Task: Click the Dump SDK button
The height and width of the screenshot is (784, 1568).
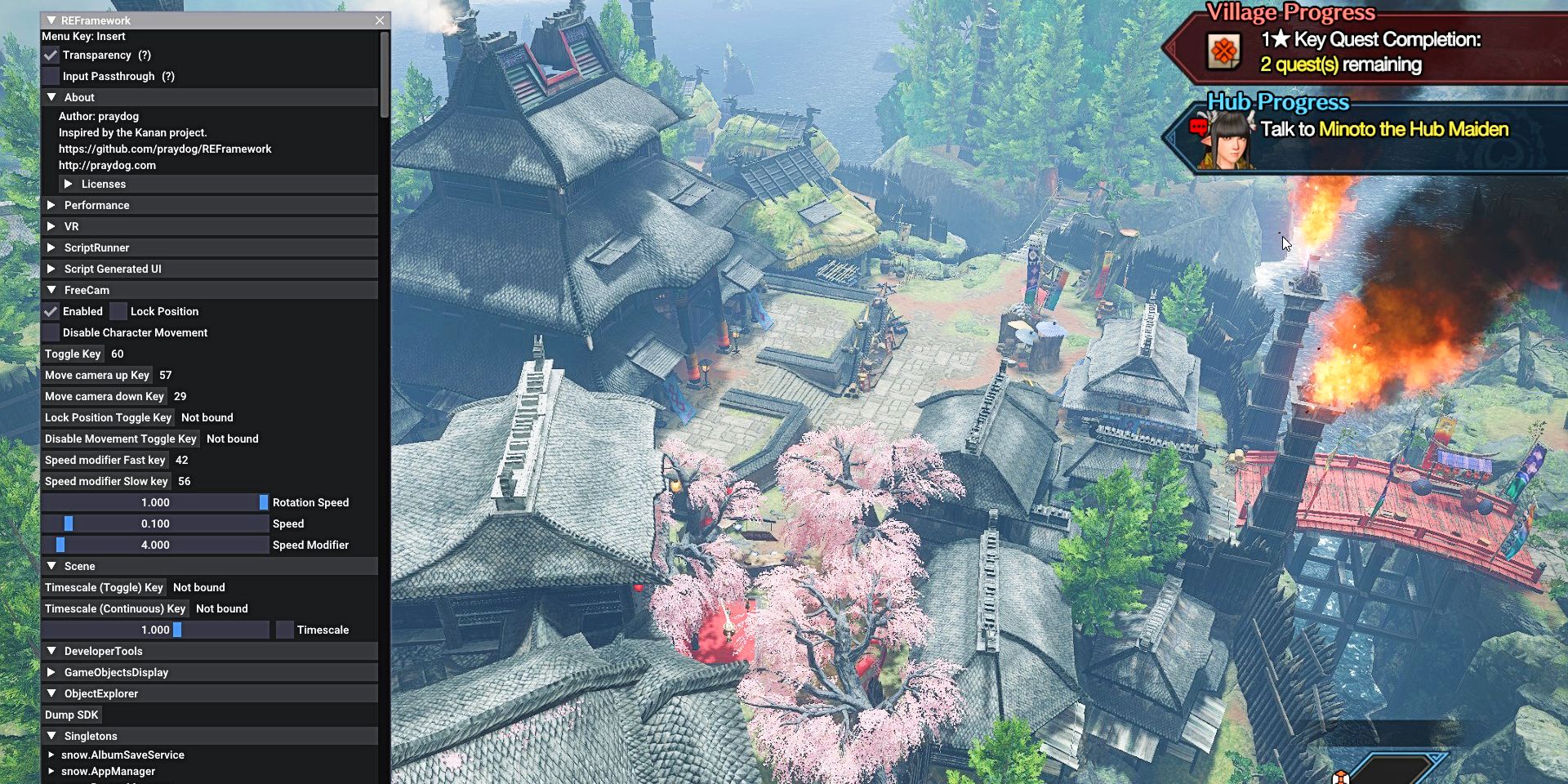Action: [72, 715]
